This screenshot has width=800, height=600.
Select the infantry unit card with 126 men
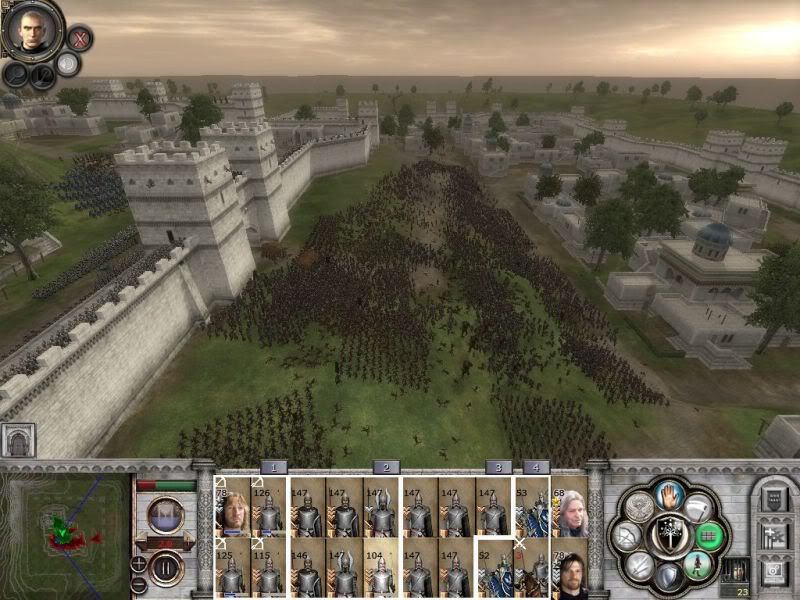pyautogui.click(x=269, y=508)
